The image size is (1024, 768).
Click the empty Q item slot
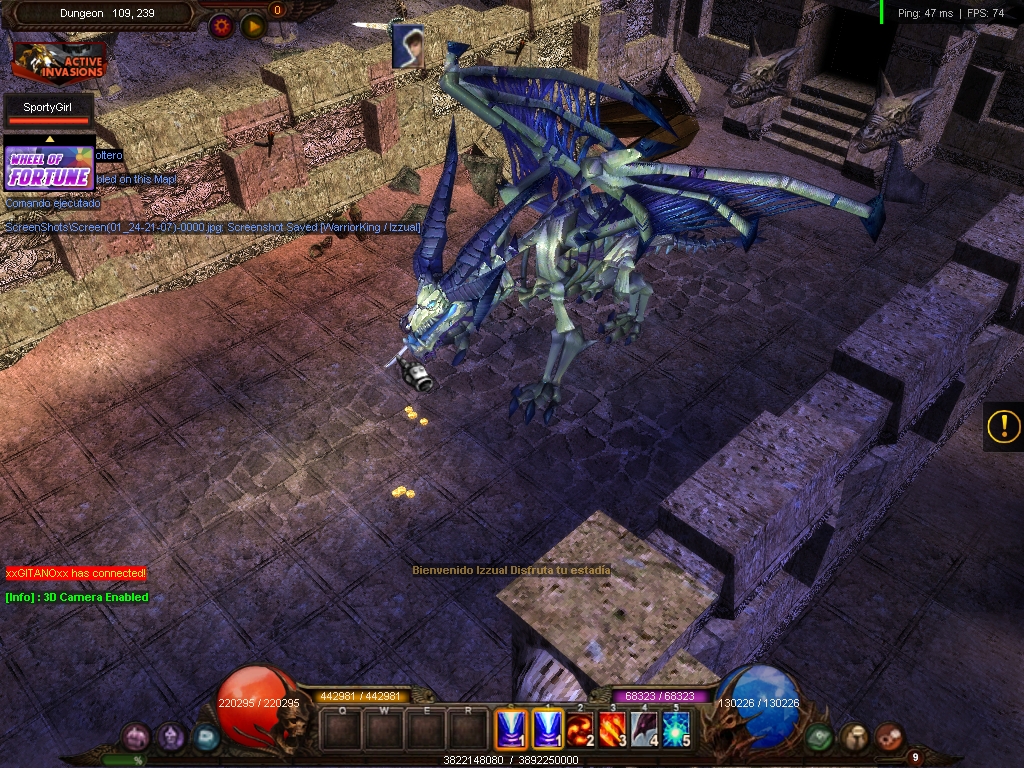(x=342, y=731)
